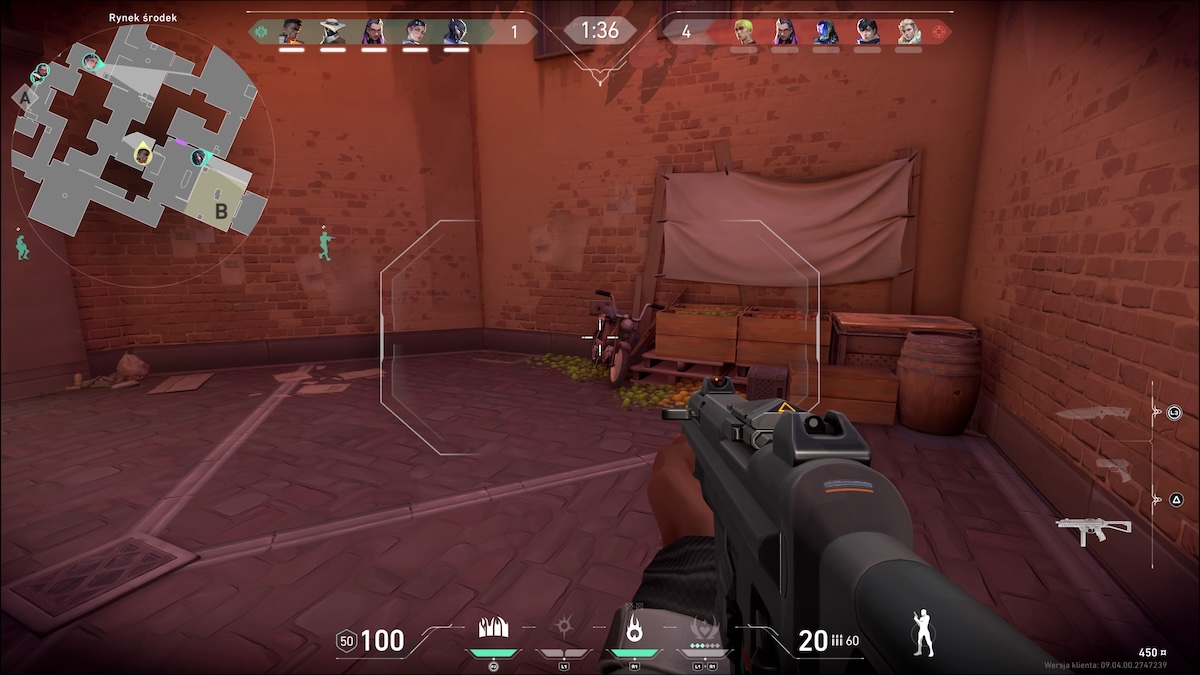
Task: Activate the winged heart ultimate icon
Action: click(x=704, y=627)
